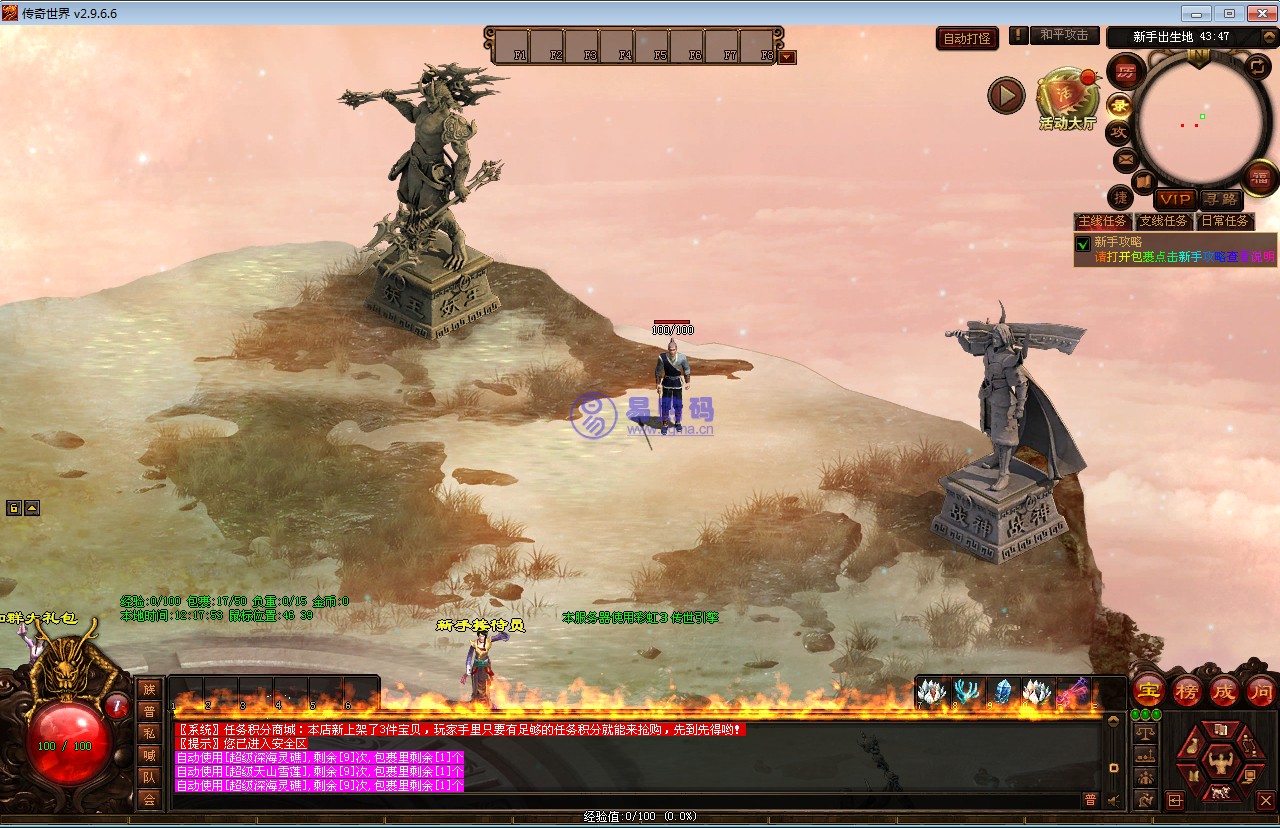The image size is (1280, 828).
Task: Open the 活动大厅 activity hall icon
Action: click(x=1067, y=98)
